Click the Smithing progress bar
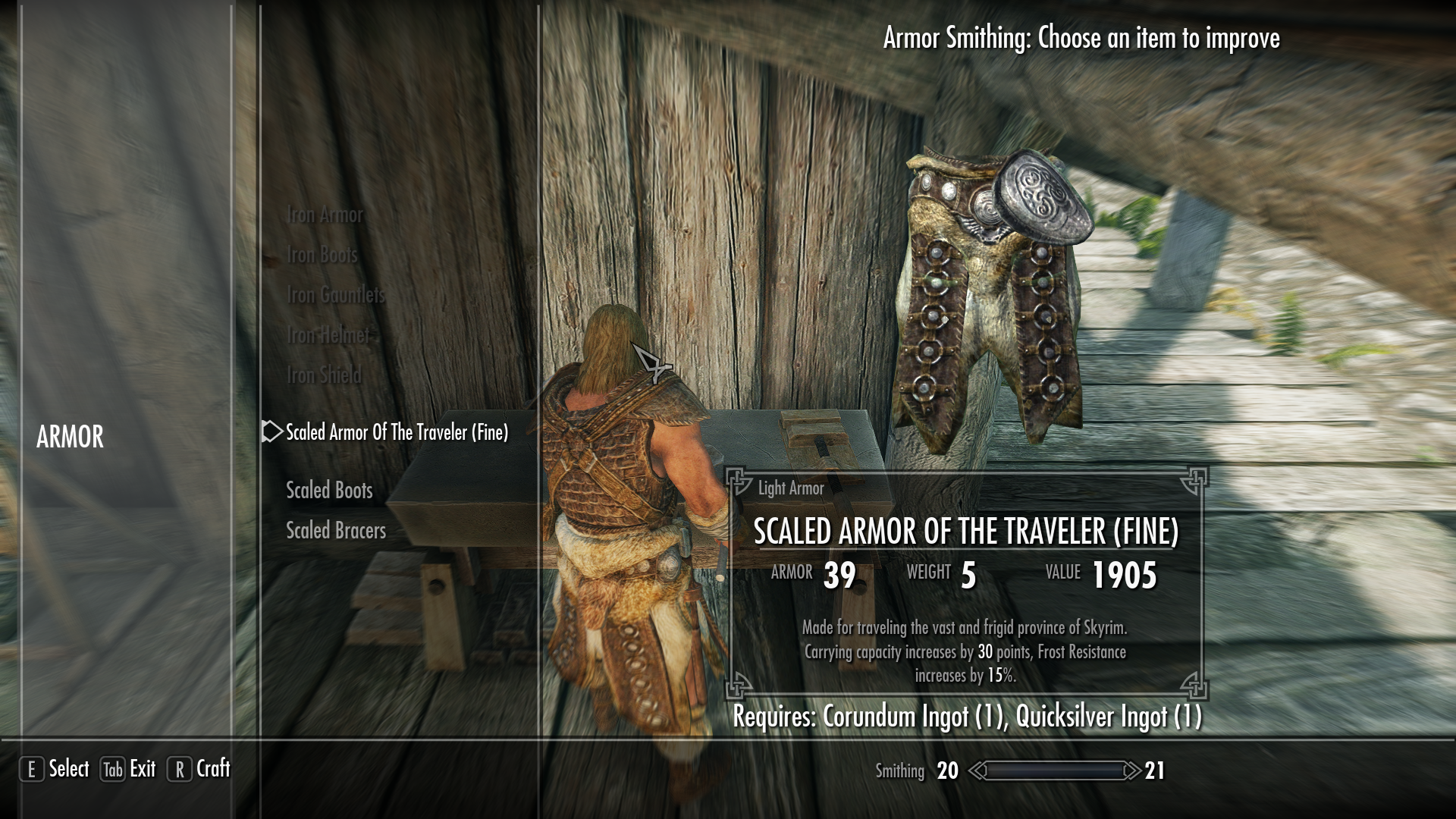This screenshot has height=819, width=1456. pos(1054,772)
